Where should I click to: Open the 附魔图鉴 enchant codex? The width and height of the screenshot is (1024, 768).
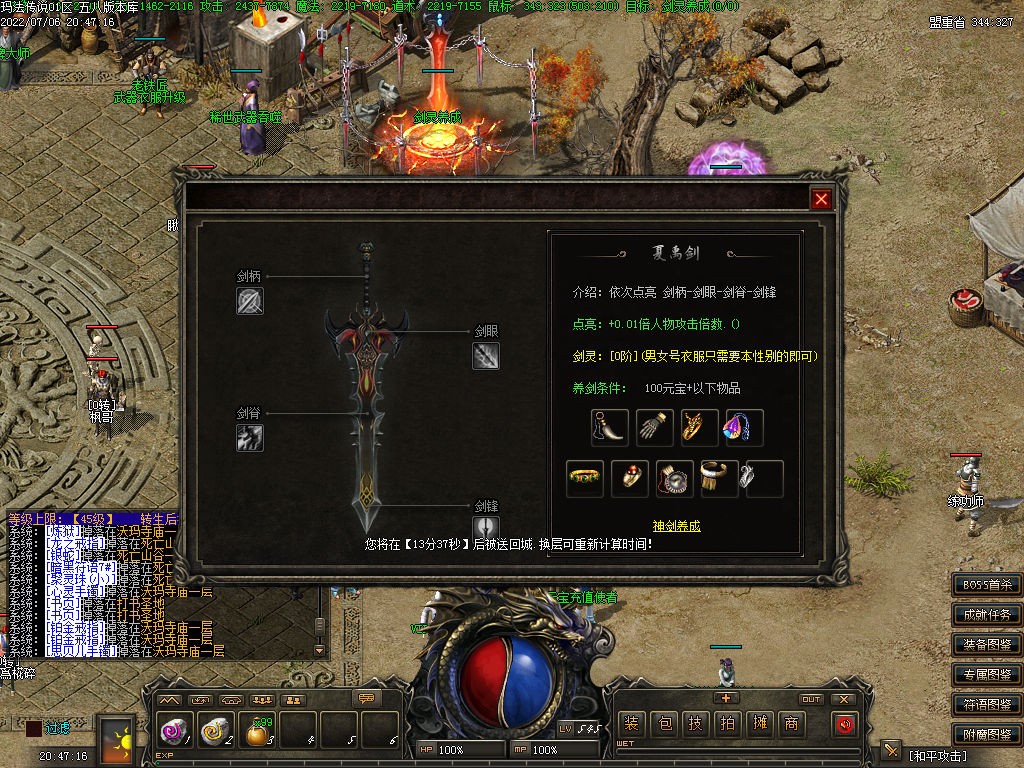[x=986, y=735]
